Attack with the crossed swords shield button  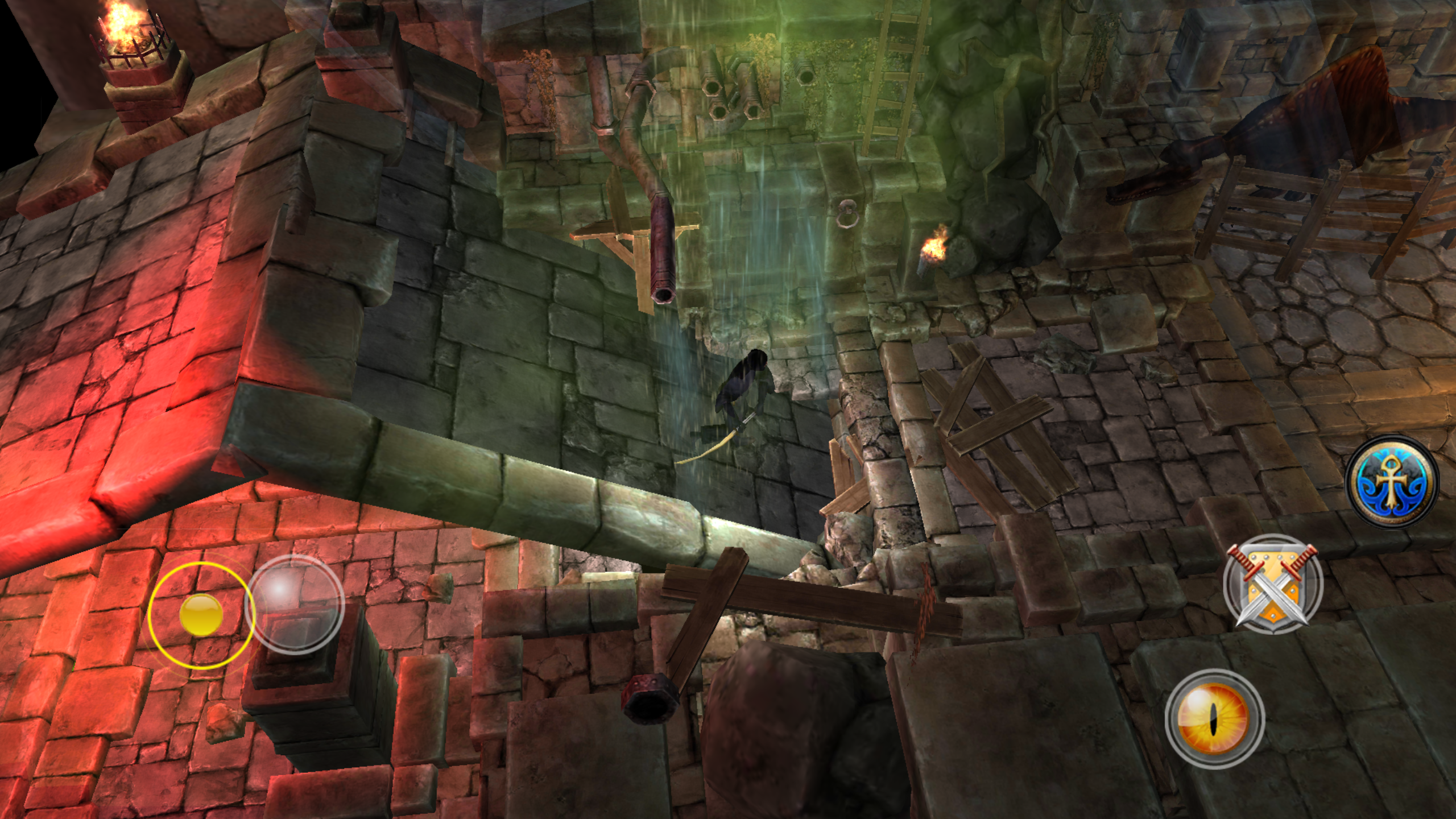point(1273,584)
